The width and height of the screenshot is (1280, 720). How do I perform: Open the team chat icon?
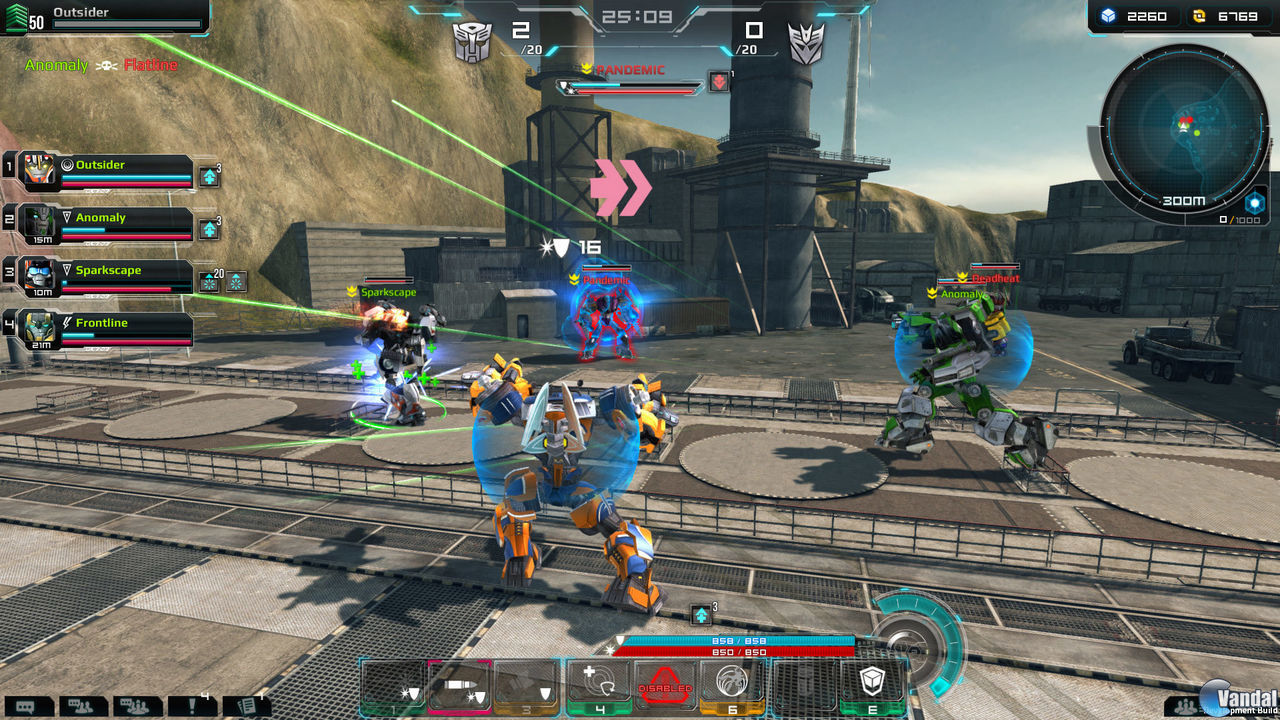[x=80, y=705]
